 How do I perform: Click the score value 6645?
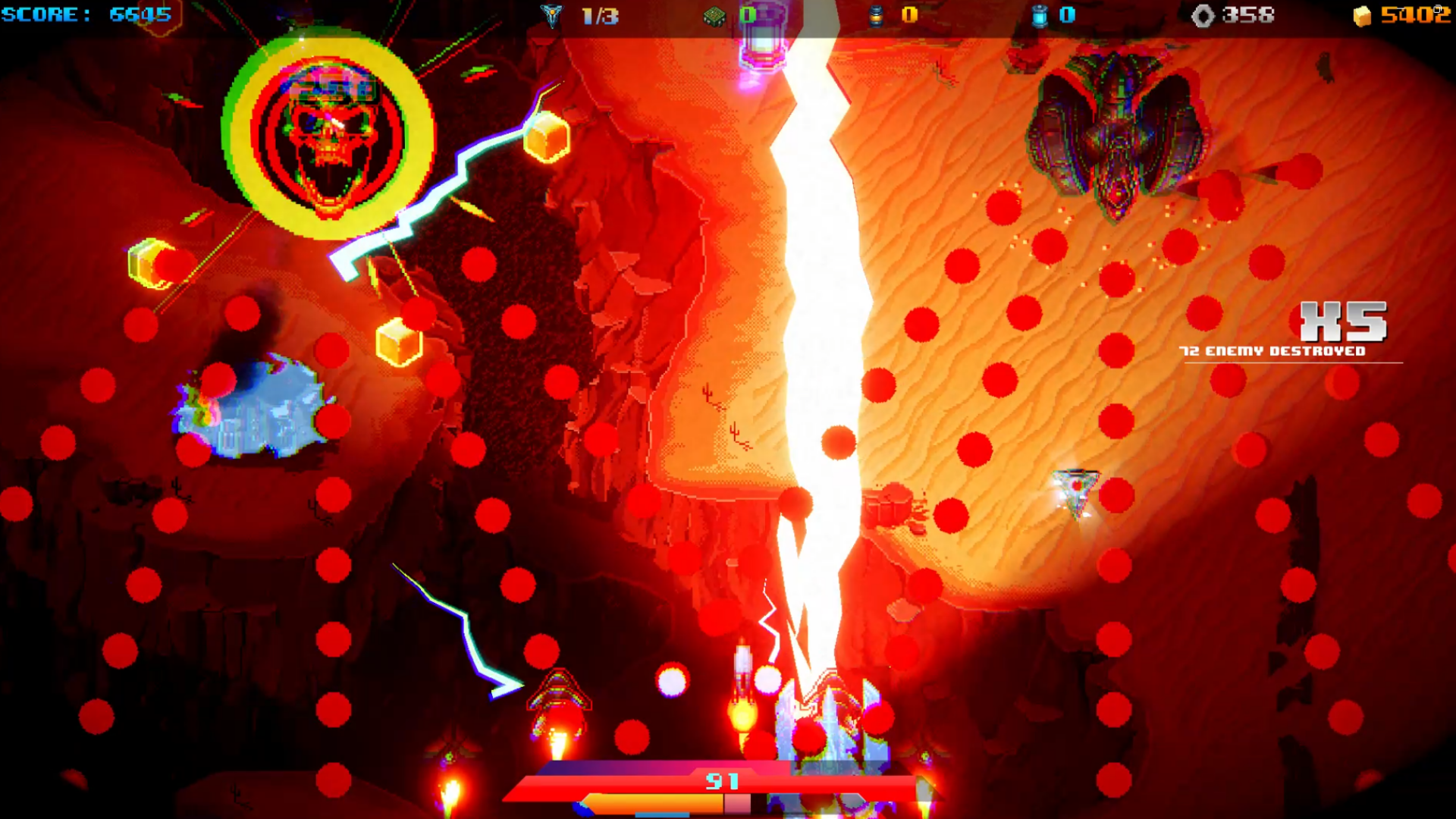point(140,11)
